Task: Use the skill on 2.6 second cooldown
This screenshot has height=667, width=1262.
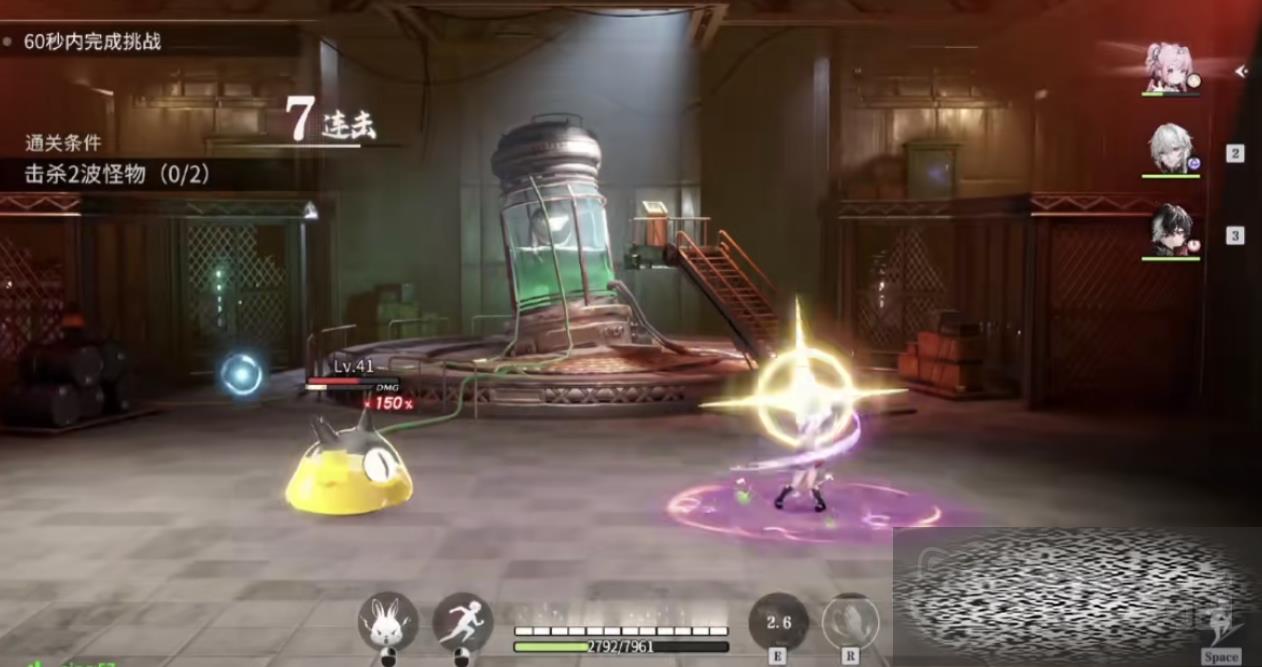Action: 778,622
